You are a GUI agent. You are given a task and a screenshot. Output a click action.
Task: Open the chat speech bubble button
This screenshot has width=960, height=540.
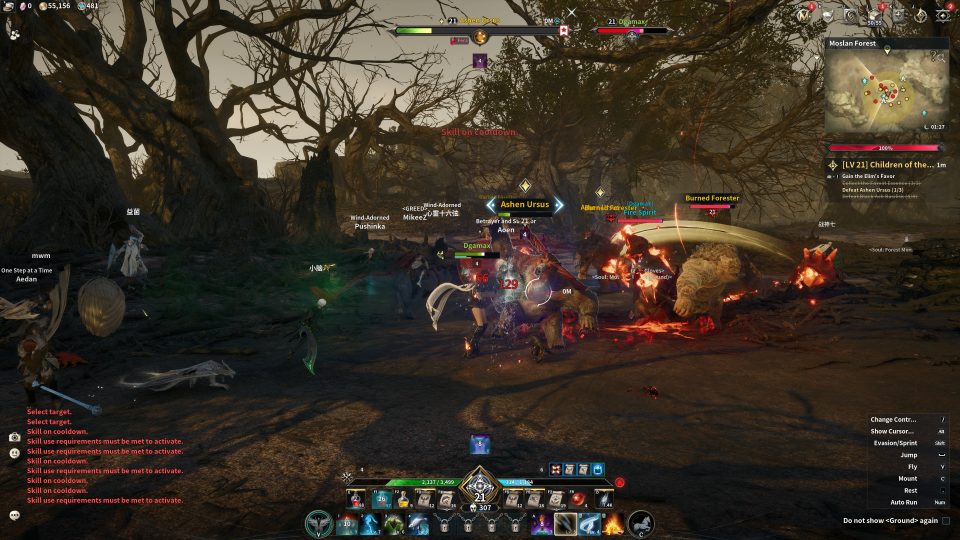[15, 515]
